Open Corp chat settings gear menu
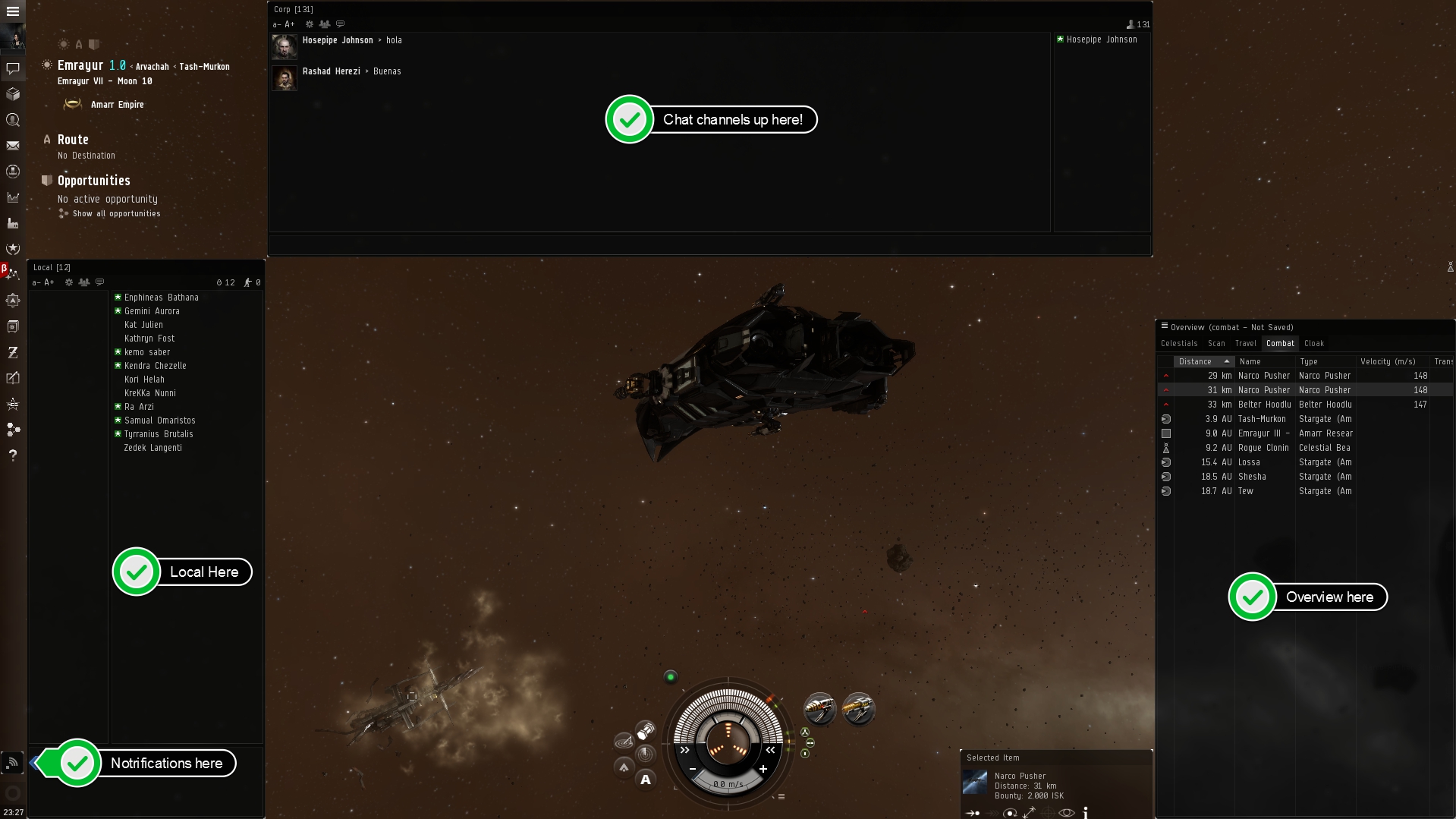Viewport: 1456px width, 819px height. click(x=308, y=24)
